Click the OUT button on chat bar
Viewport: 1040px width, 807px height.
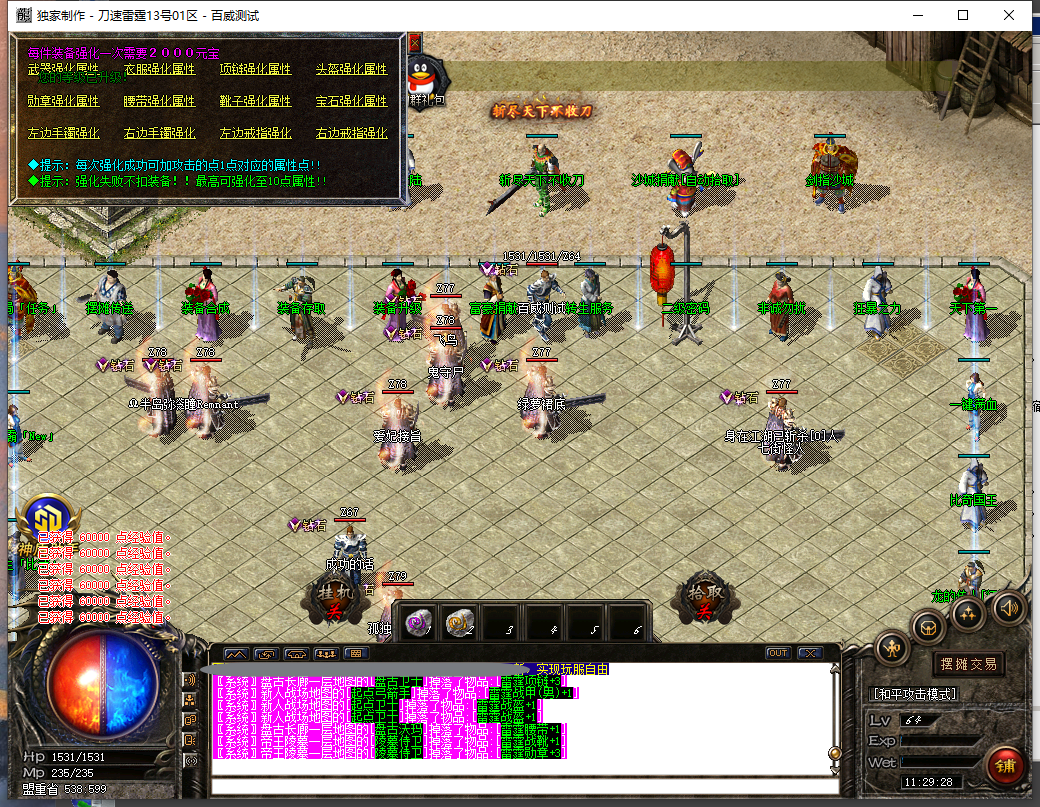[777, 653]
